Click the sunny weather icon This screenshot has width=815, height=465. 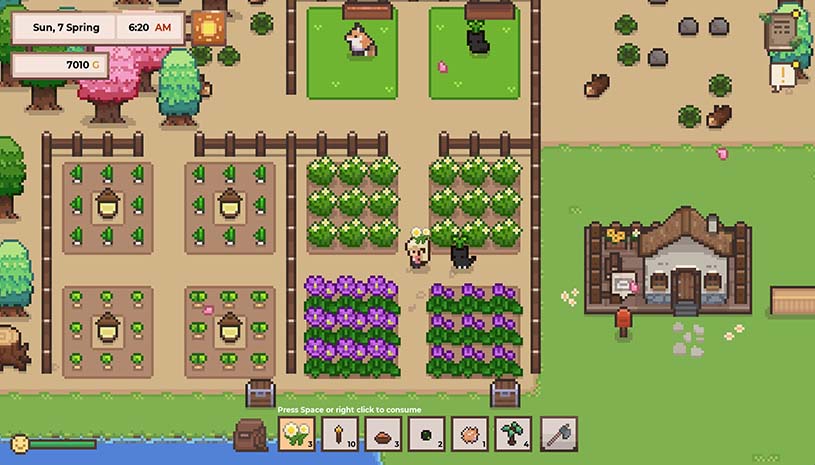210,26
